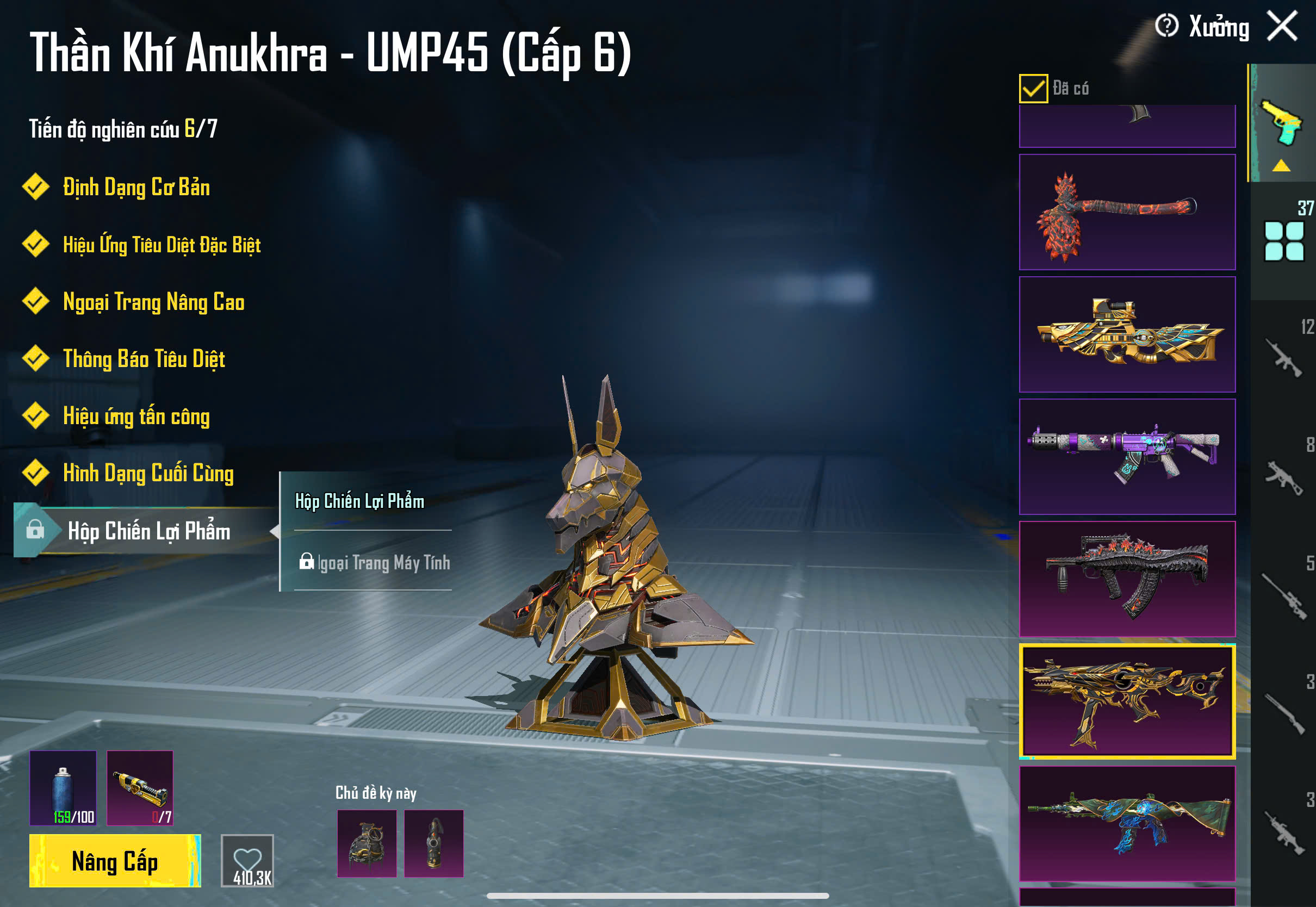
Task: Choose Hiệu Ứng Tiêu Diệt Đặc Biệt stage
Action: pyautogui.click(x=161, y=245)
